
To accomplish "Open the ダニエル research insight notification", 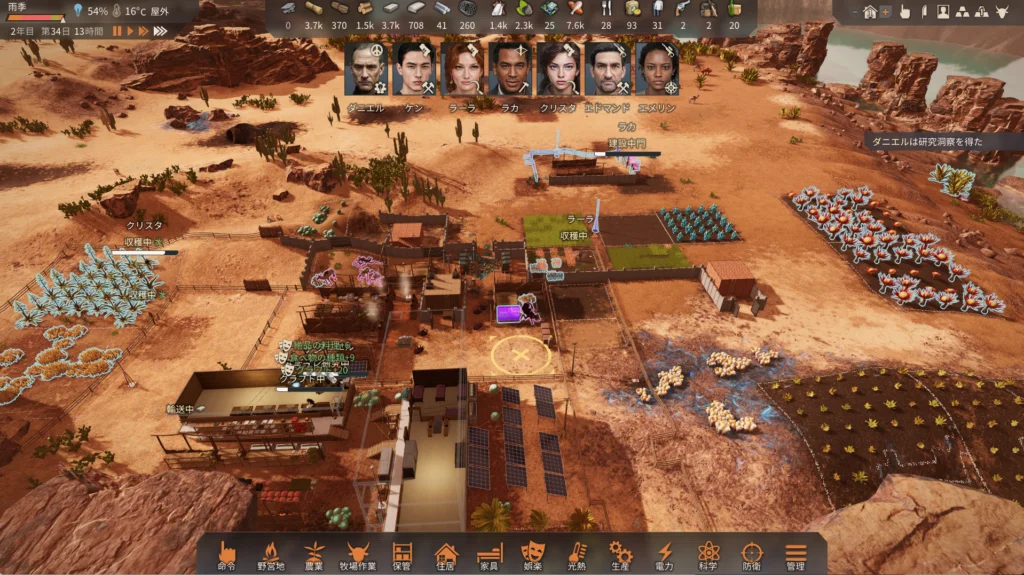I will pyautogui.click(x=943, y=142).
